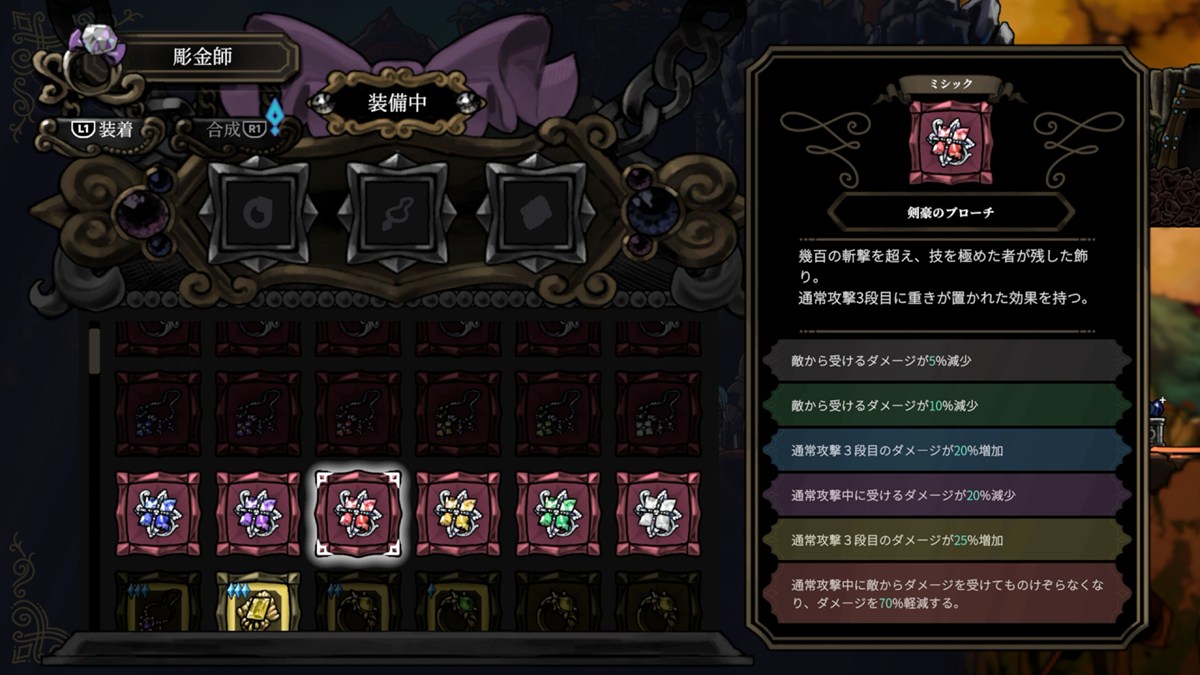Open the 合成 (synthesis) tab
1200x675 pixels.
(x=233, y=129)
